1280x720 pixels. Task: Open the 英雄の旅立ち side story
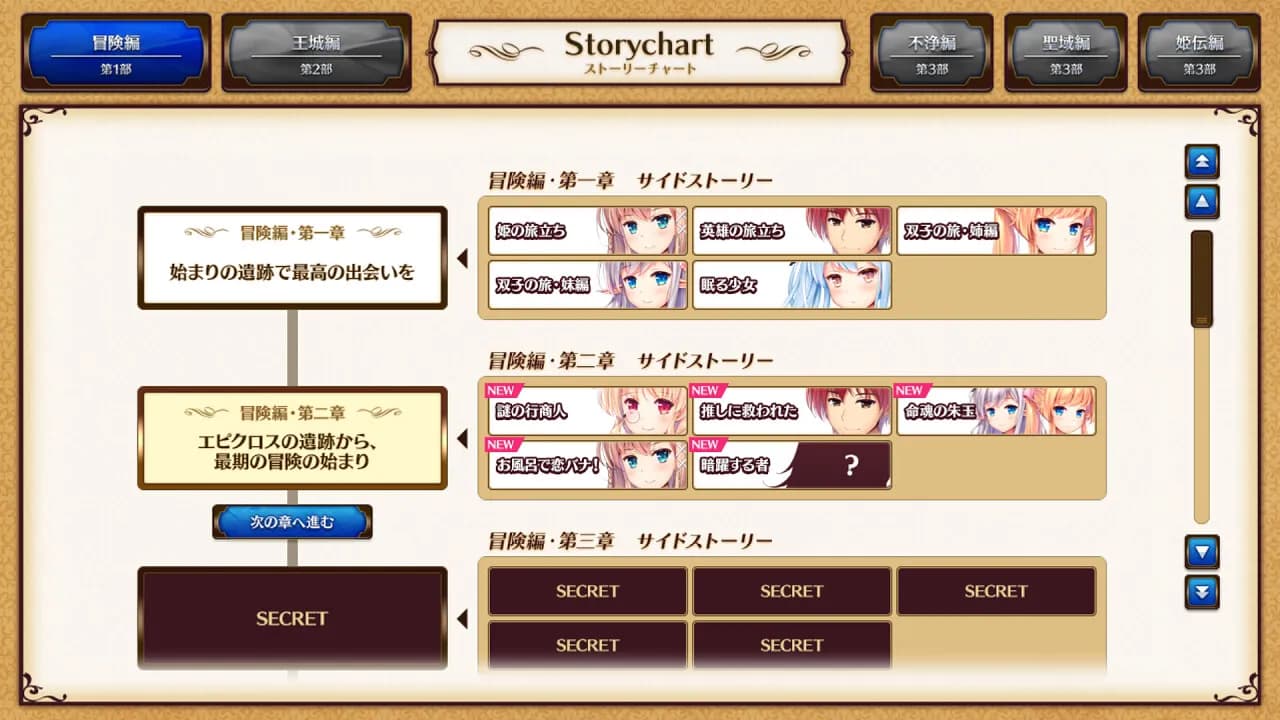791,230
